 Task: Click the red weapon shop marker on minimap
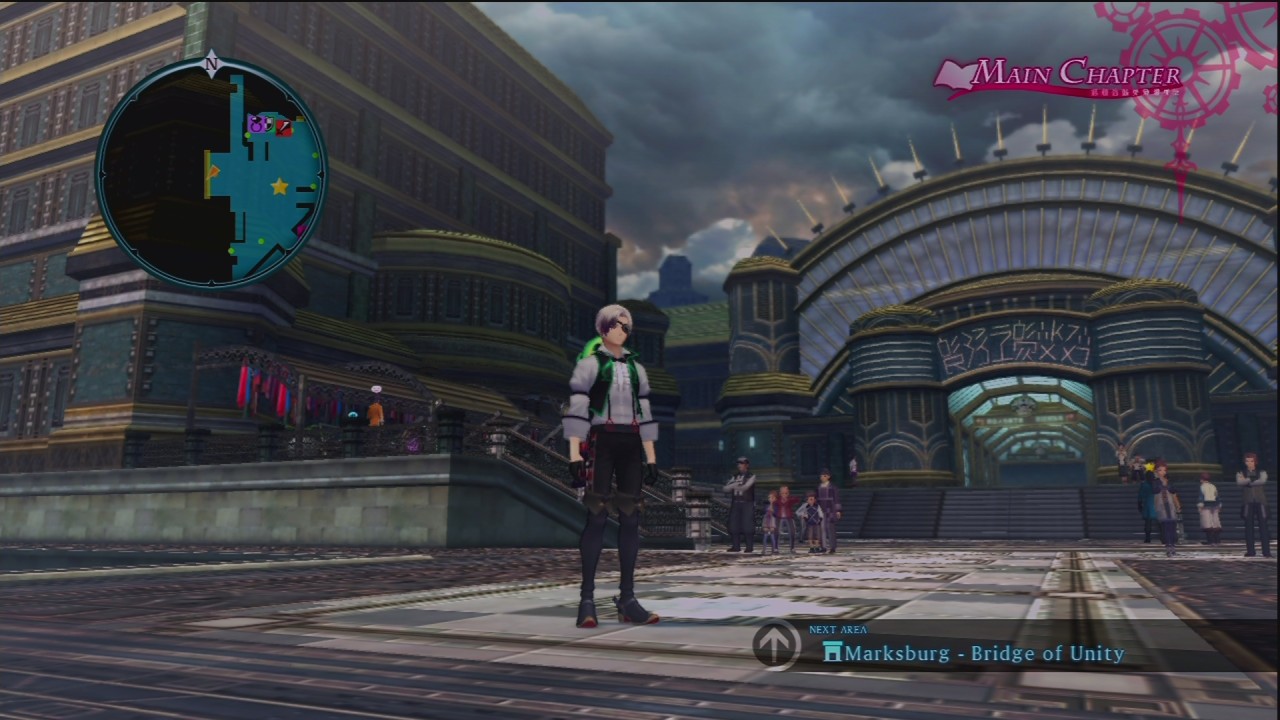[284, 128]
